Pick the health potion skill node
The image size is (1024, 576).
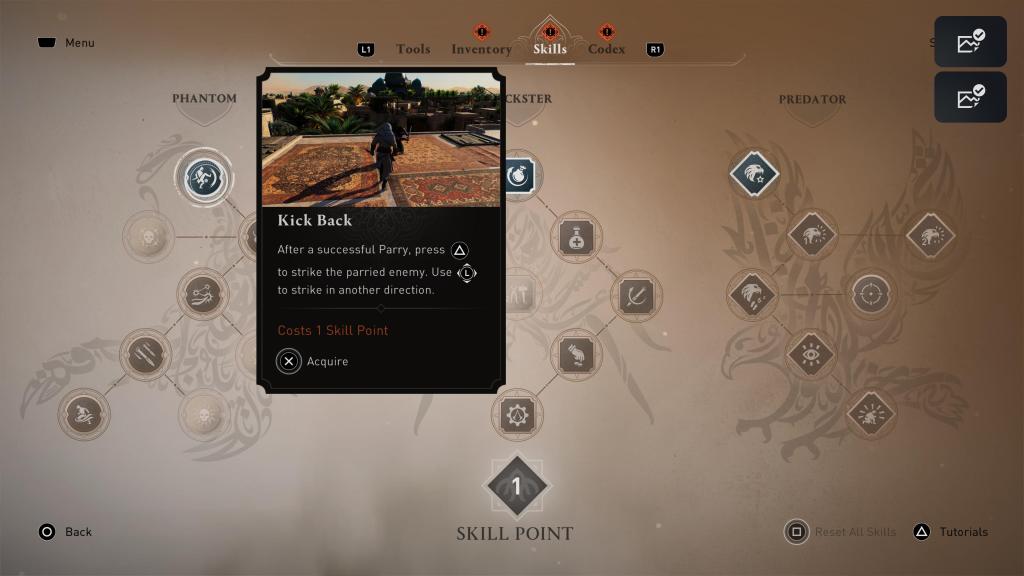point(576,237)
